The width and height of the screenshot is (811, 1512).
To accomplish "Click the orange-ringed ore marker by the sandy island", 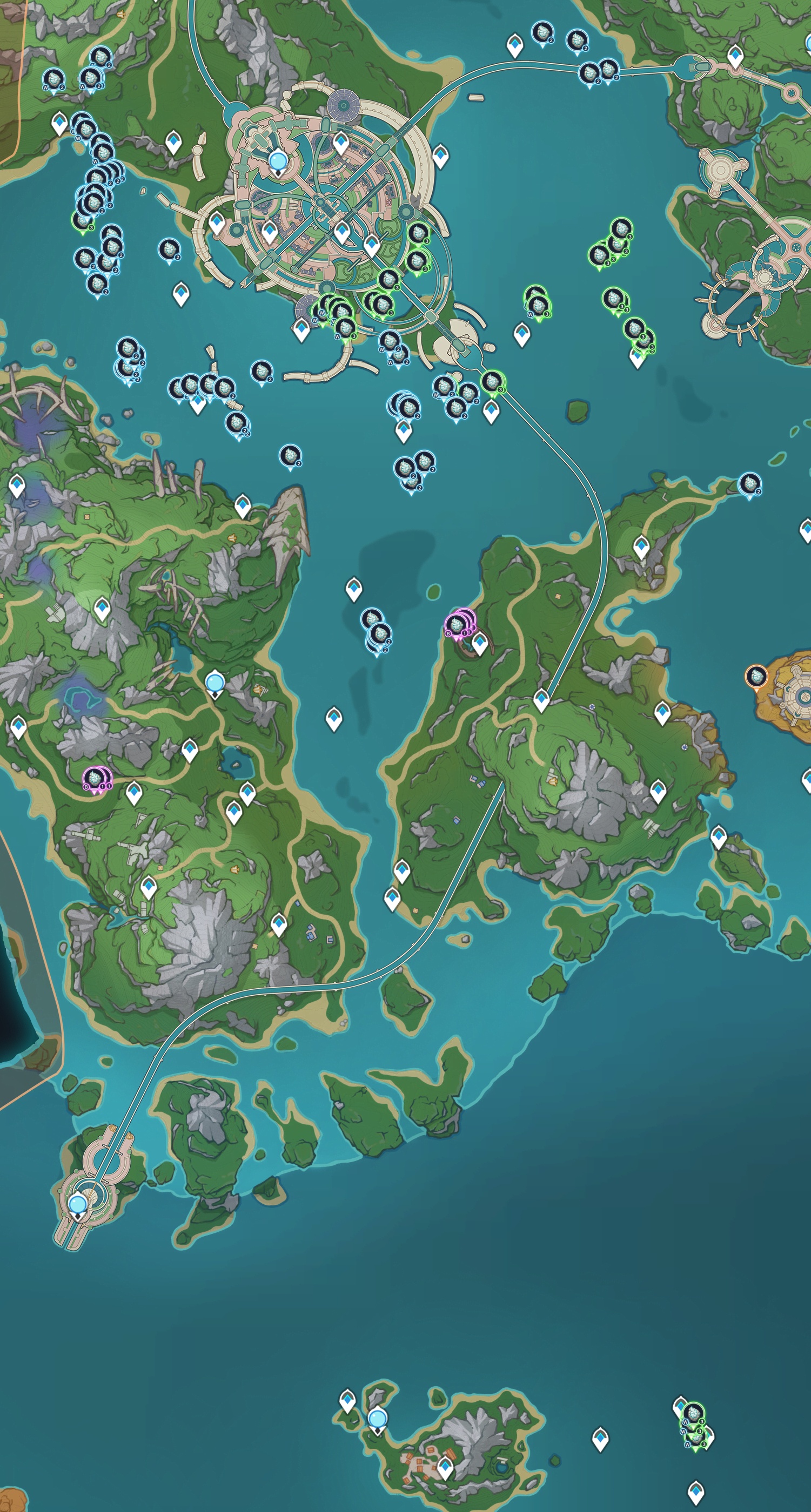I will 756,676.
